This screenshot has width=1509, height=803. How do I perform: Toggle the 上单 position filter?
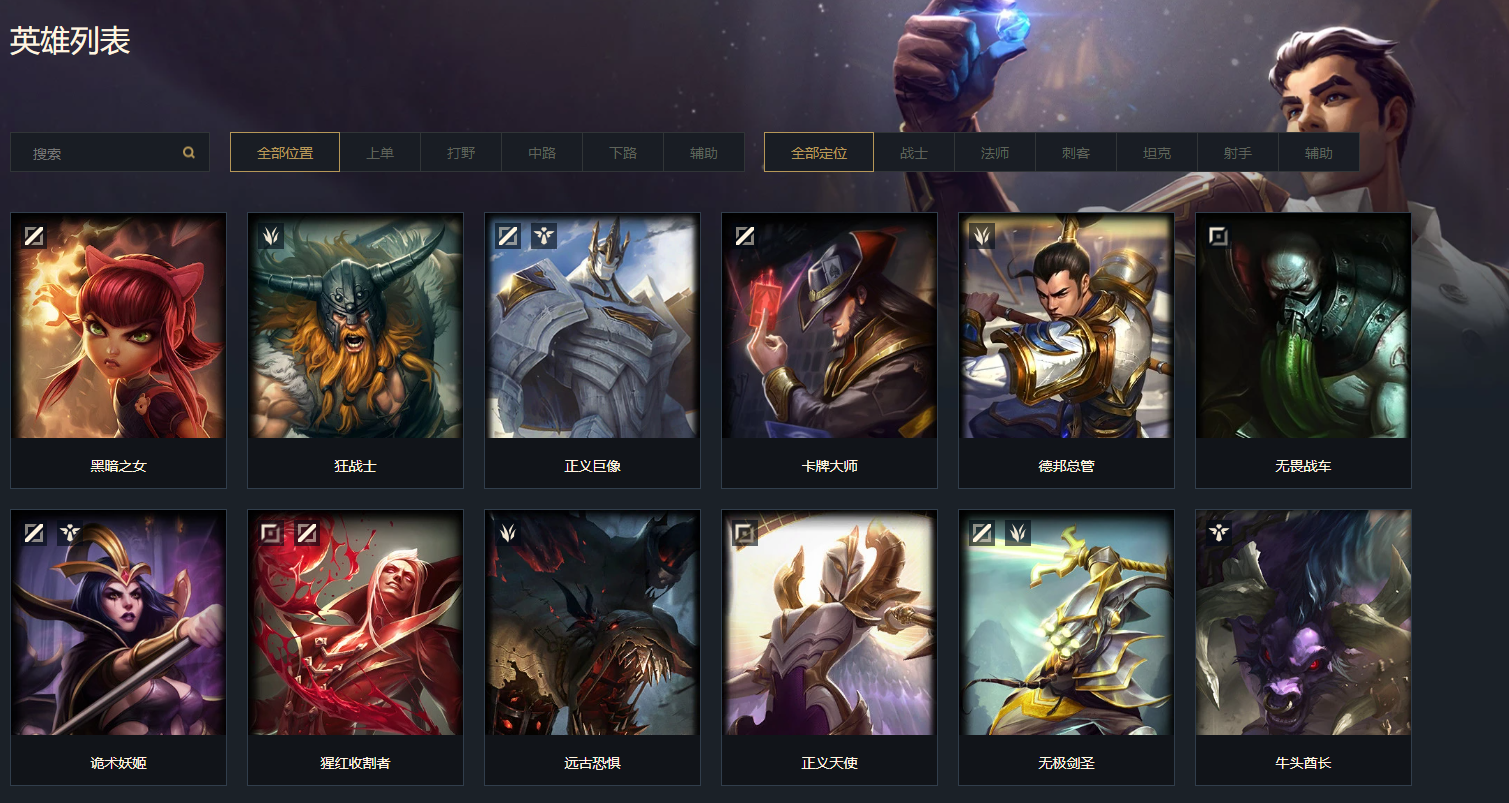[x=381, y=151]
